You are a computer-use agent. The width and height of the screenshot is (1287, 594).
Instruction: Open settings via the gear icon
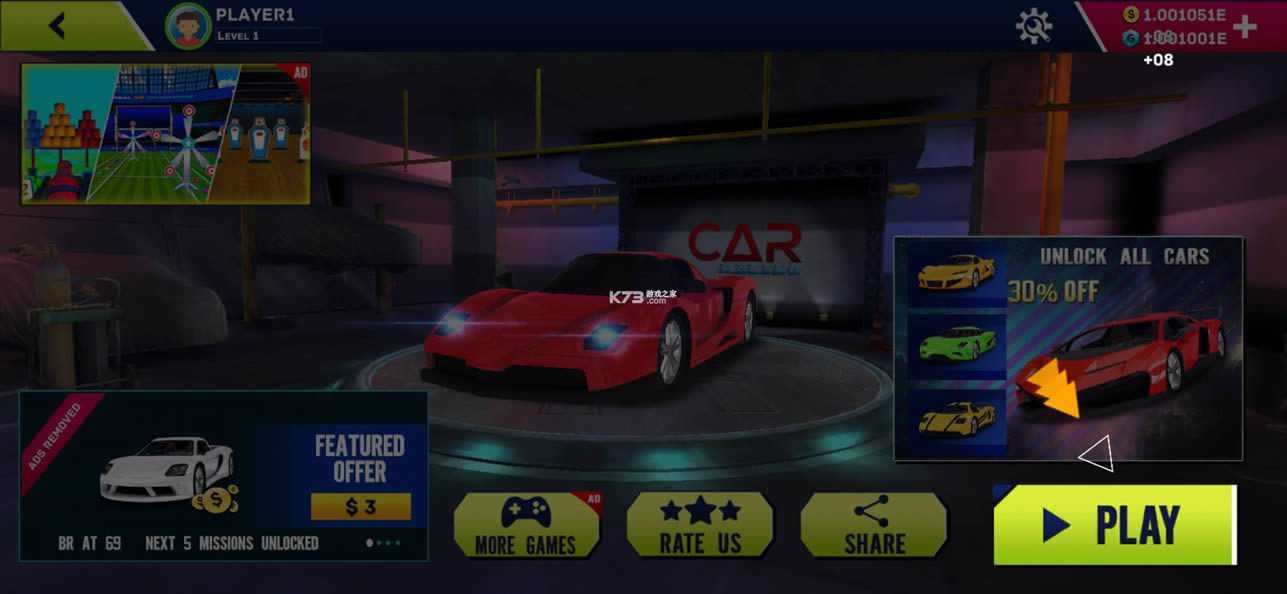[x=1034, y=26]
